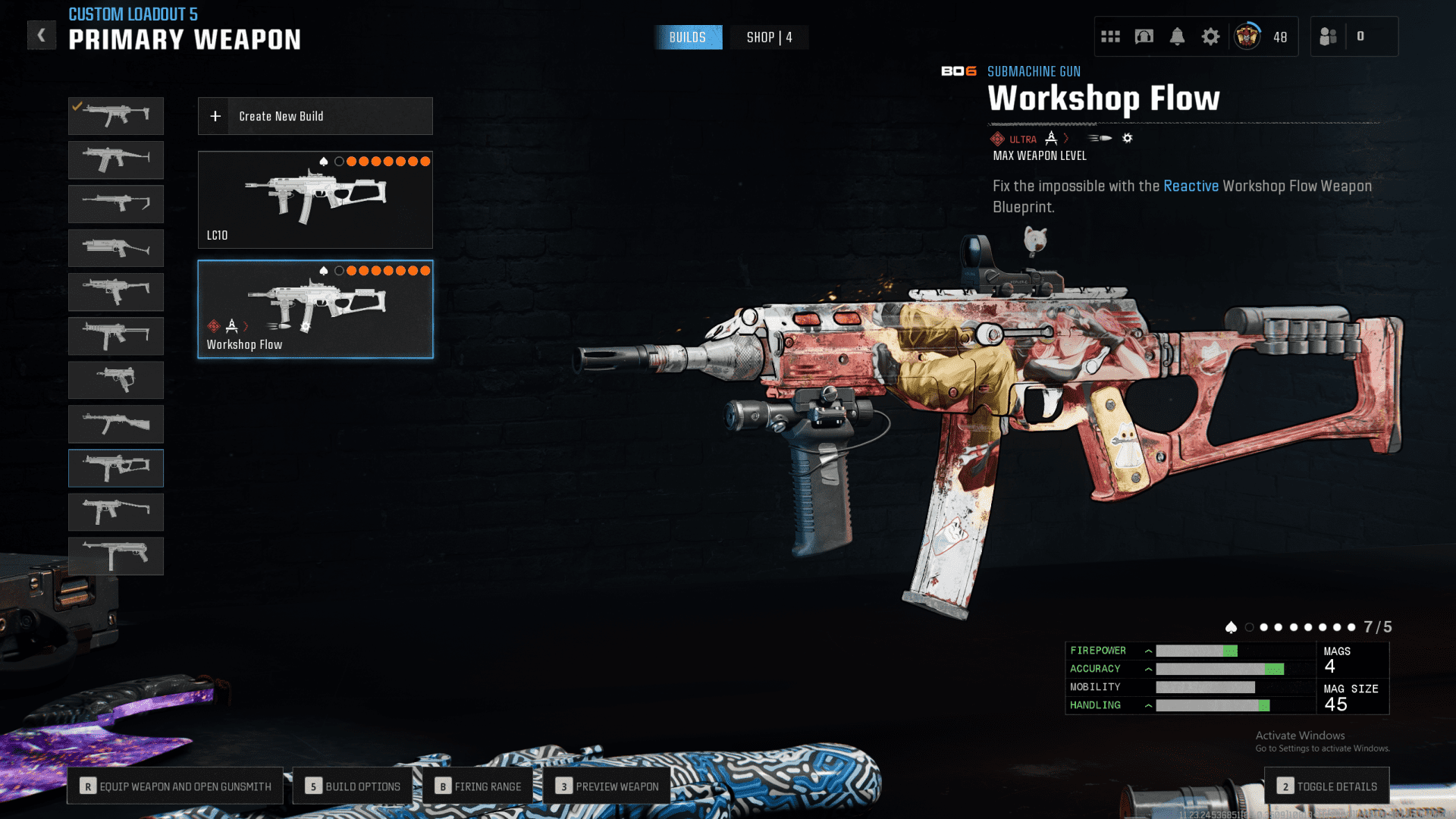Open the social friends panel

(x=1329, y=36)
